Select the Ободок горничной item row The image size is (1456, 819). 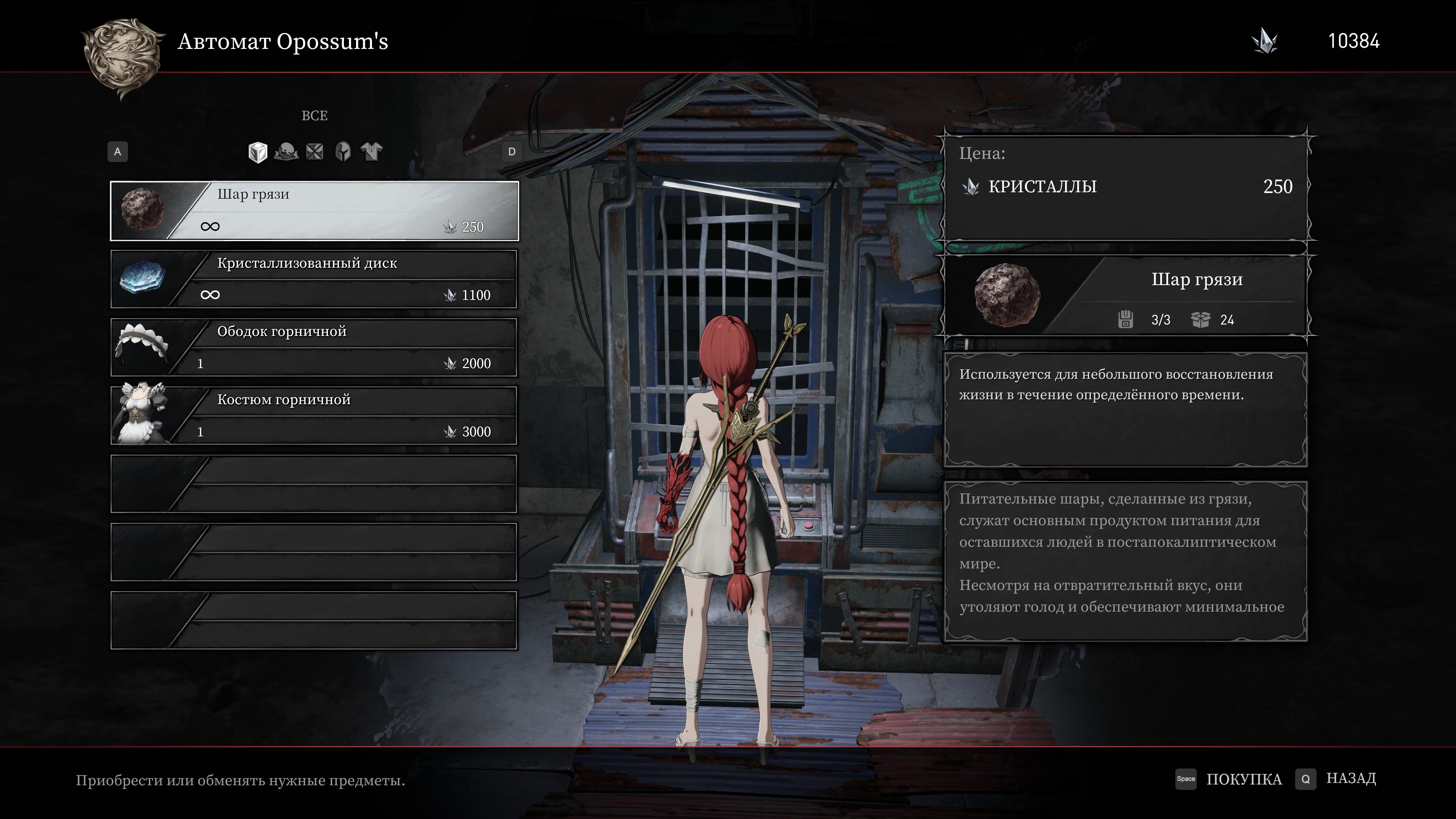point(314,348)
